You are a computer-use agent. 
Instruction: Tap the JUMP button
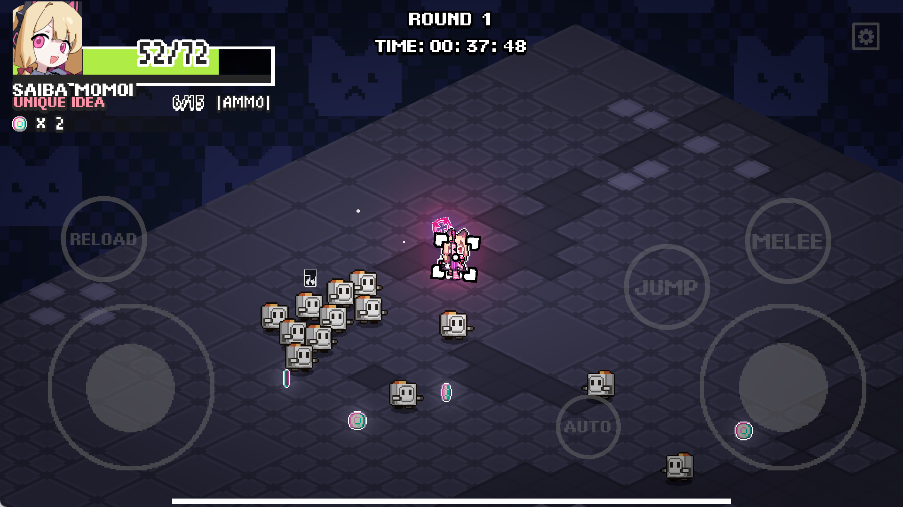click(666, 288)
